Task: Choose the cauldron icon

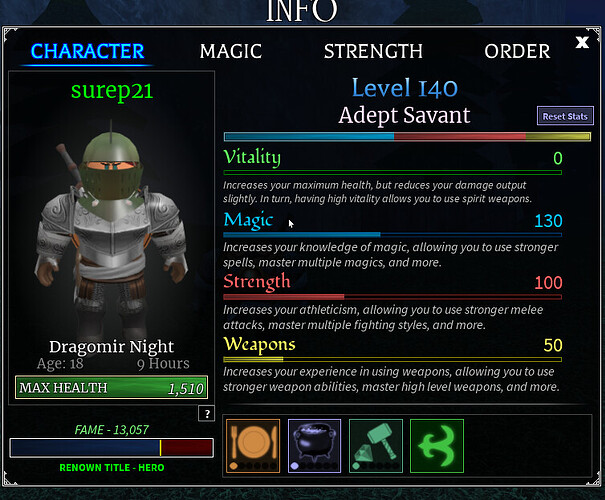Action: pos(315,445)
